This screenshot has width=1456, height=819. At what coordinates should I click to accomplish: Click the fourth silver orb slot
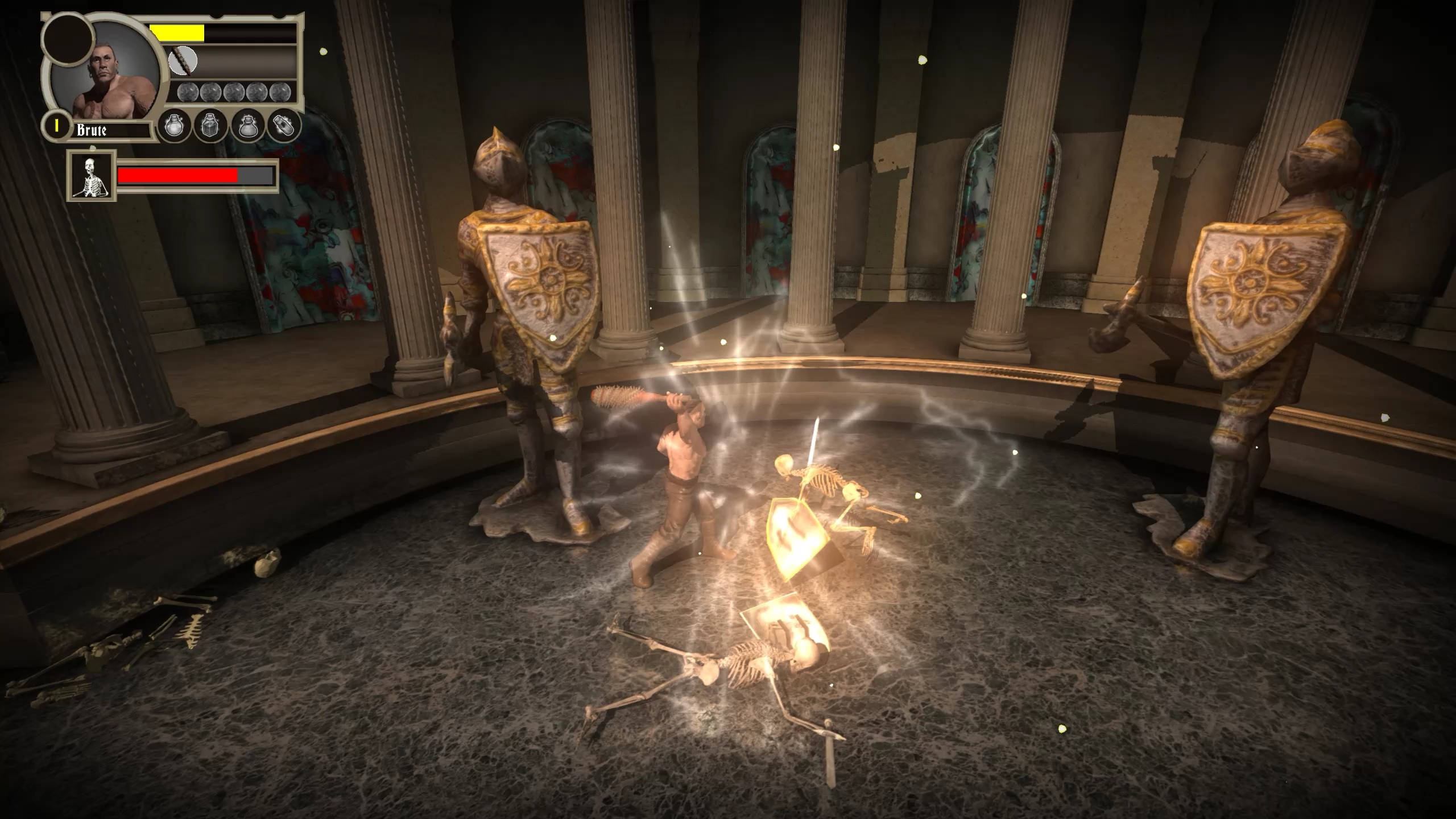(x=258, y=92)
